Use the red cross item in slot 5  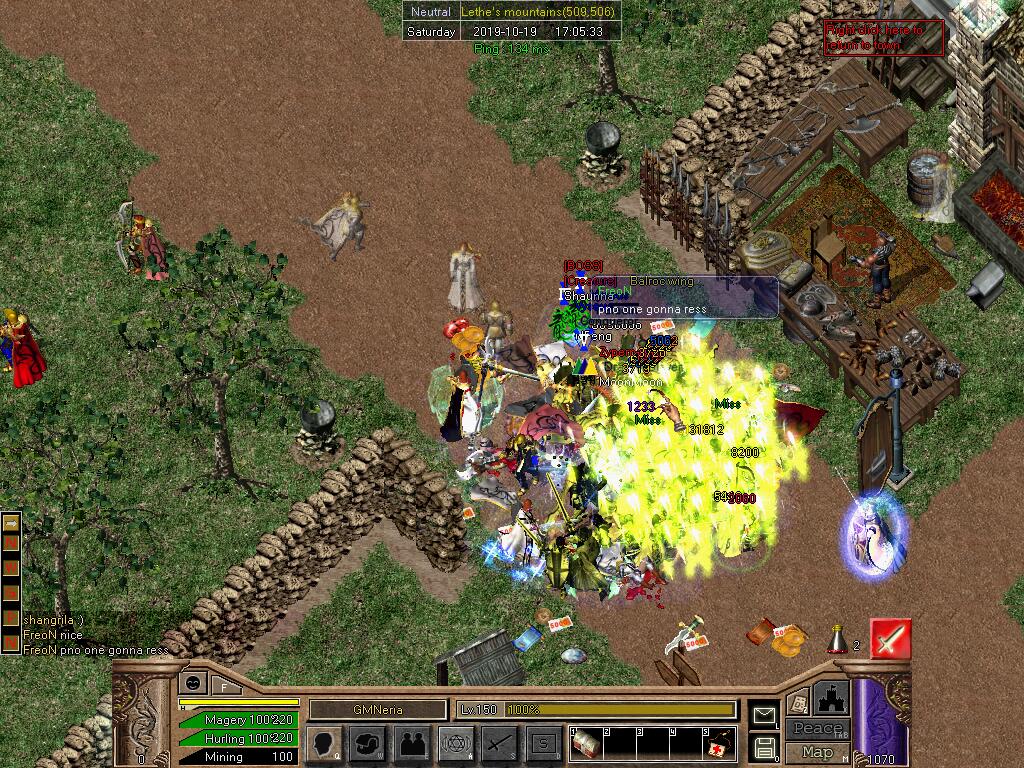718,747
